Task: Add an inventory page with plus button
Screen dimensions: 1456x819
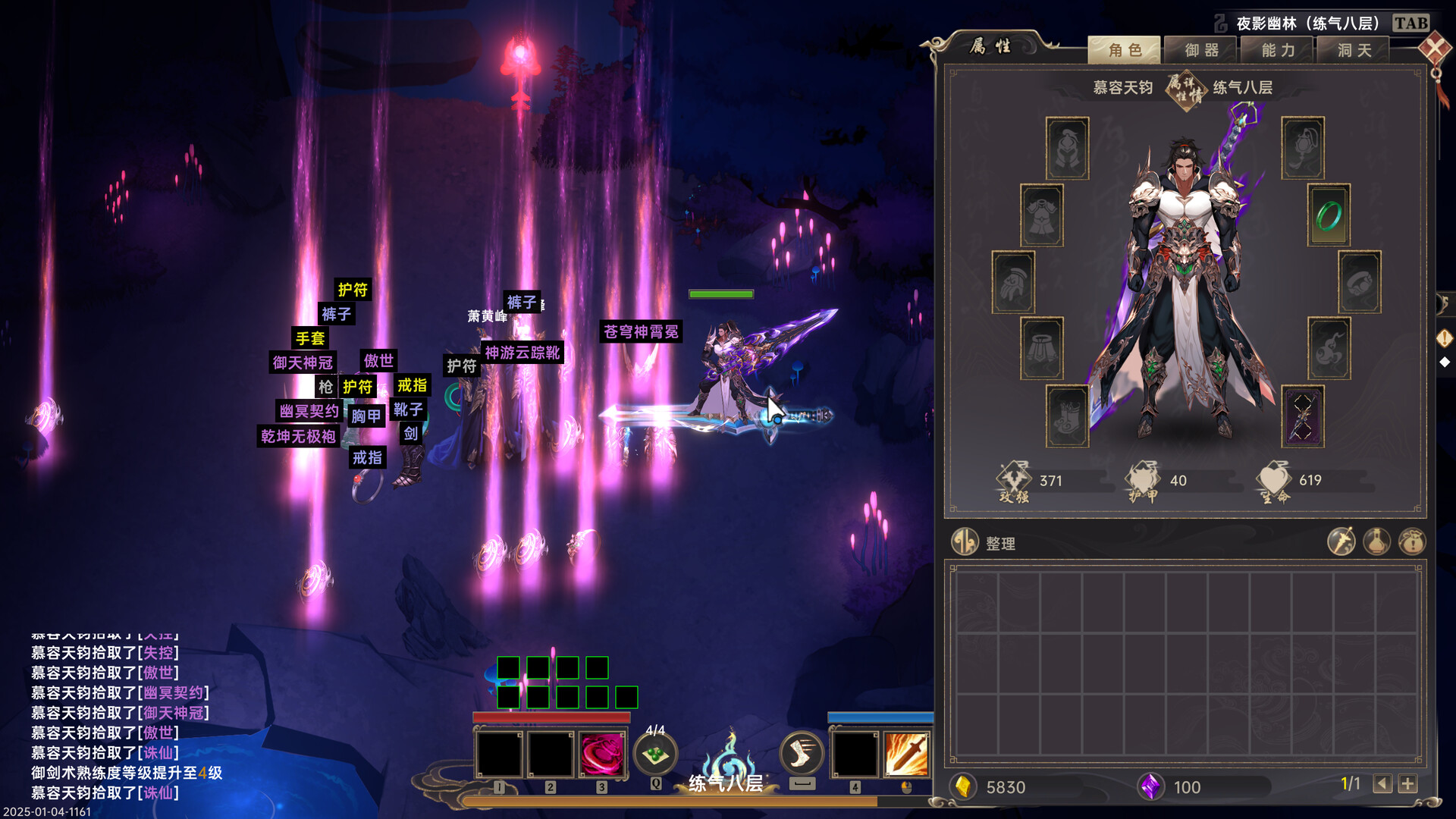Action: (x=1408, y=784)
